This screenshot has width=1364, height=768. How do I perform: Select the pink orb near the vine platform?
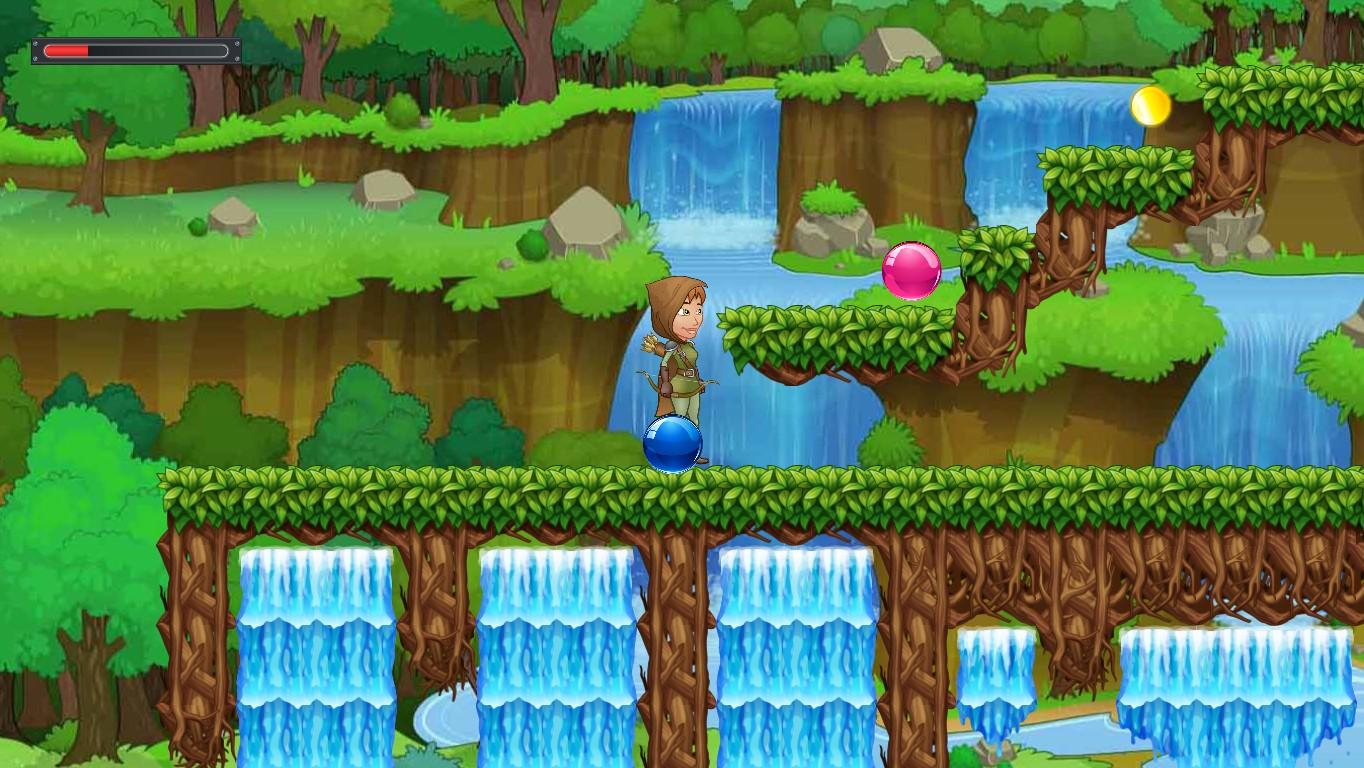click(x=910, y=271)
